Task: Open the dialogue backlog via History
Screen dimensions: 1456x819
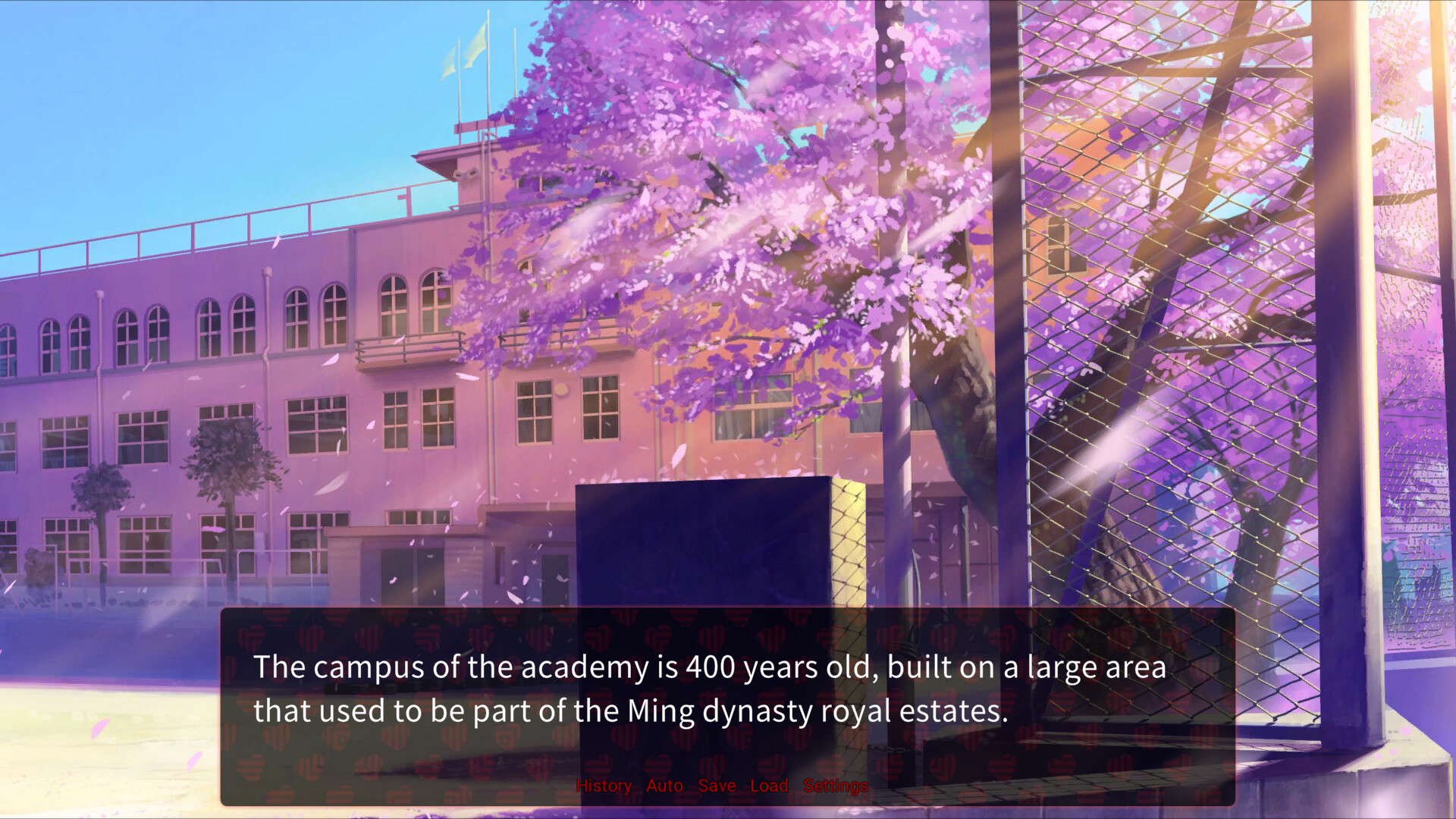Action: [x=604, y=786]
